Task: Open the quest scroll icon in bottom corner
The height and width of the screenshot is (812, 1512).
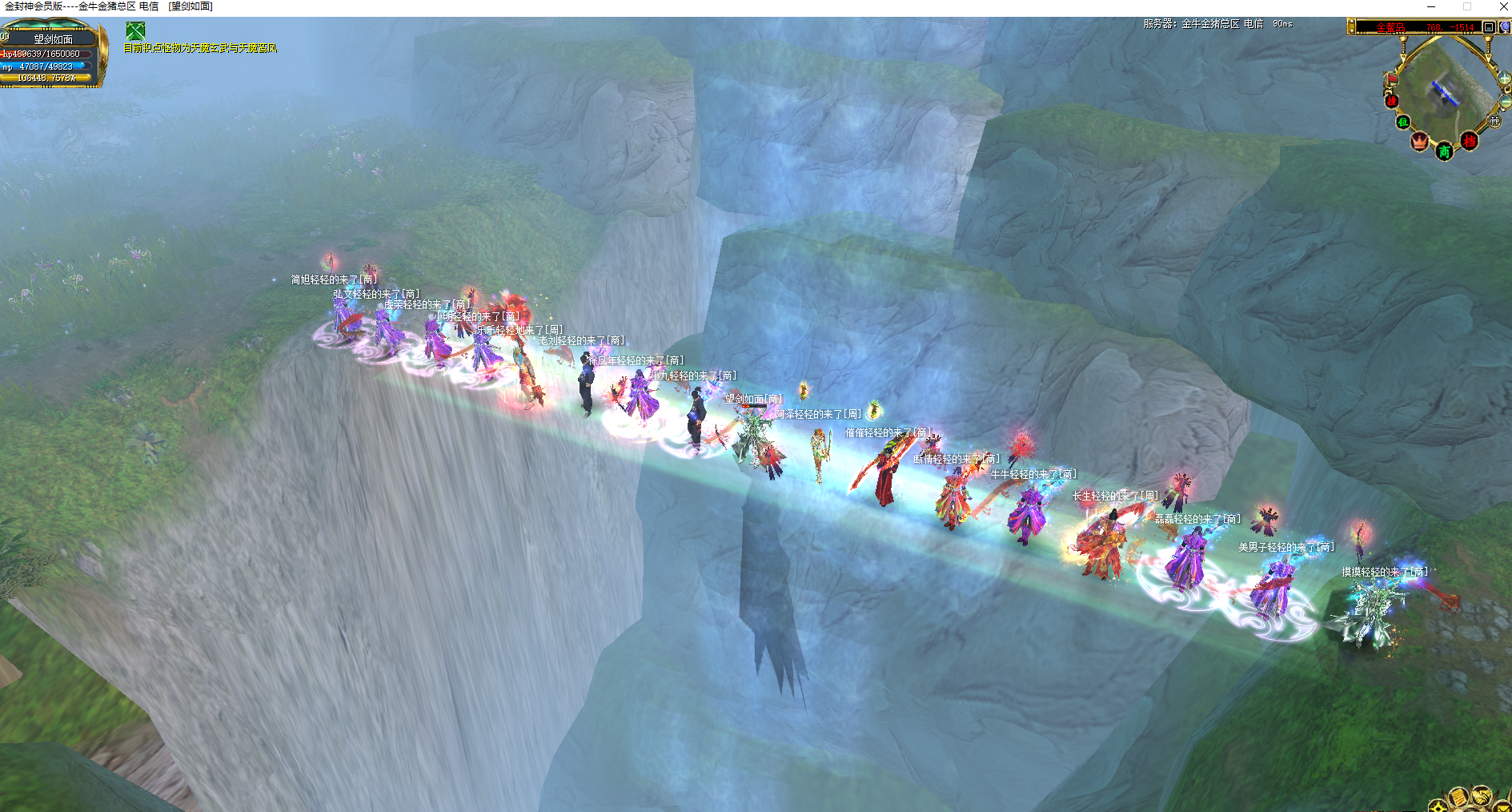Action: coord(1458,797)
